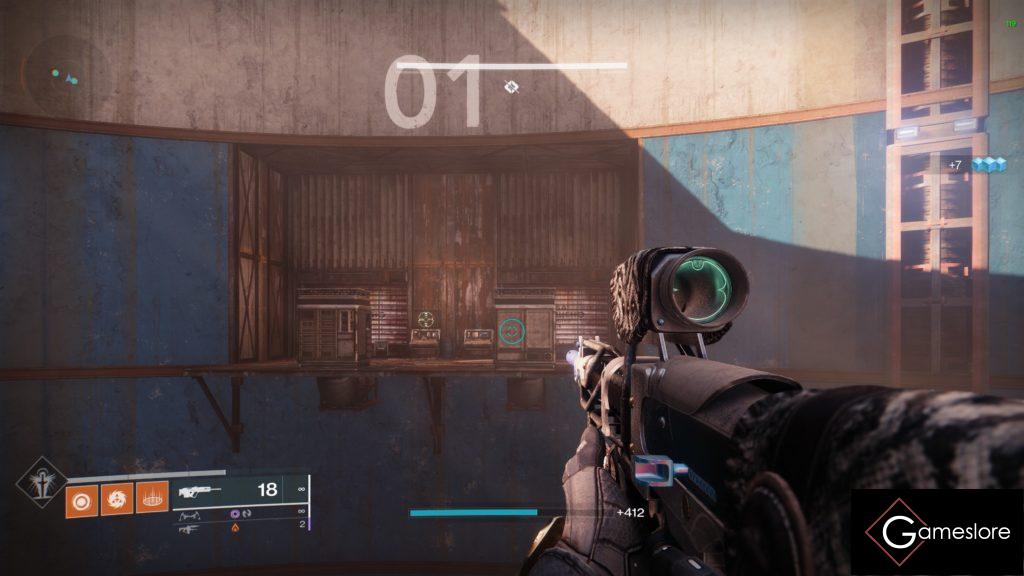Activate the orange swirl melee ability icon
Image resolution: width=1024 pixels, height=576 pixels.
point(116,497)
